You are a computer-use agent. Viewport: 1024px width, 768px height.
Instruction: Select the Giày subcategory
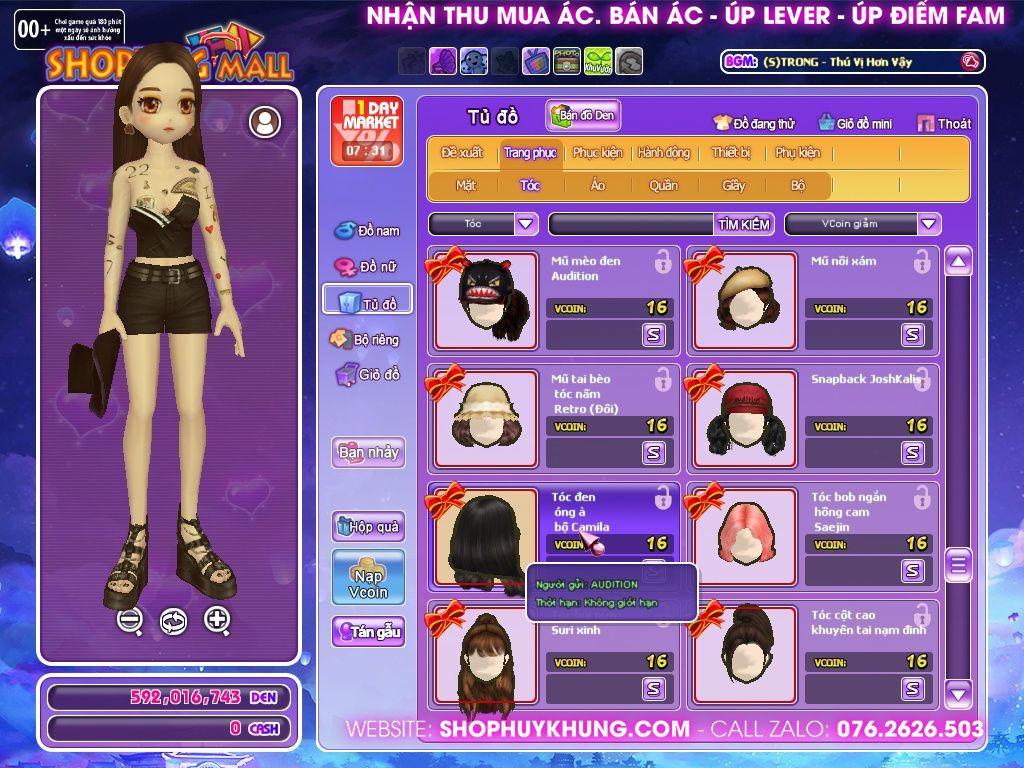pos(733,185)
